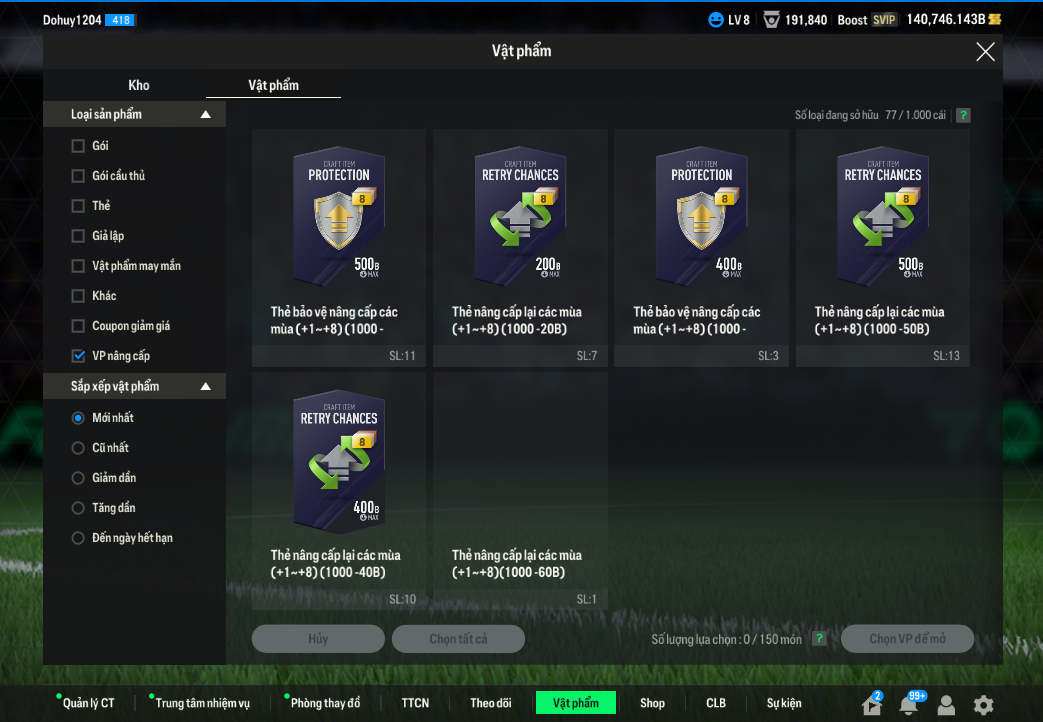Uncheck the VP nâng cấp filter
1043x722 pixels.
[79, 356]
